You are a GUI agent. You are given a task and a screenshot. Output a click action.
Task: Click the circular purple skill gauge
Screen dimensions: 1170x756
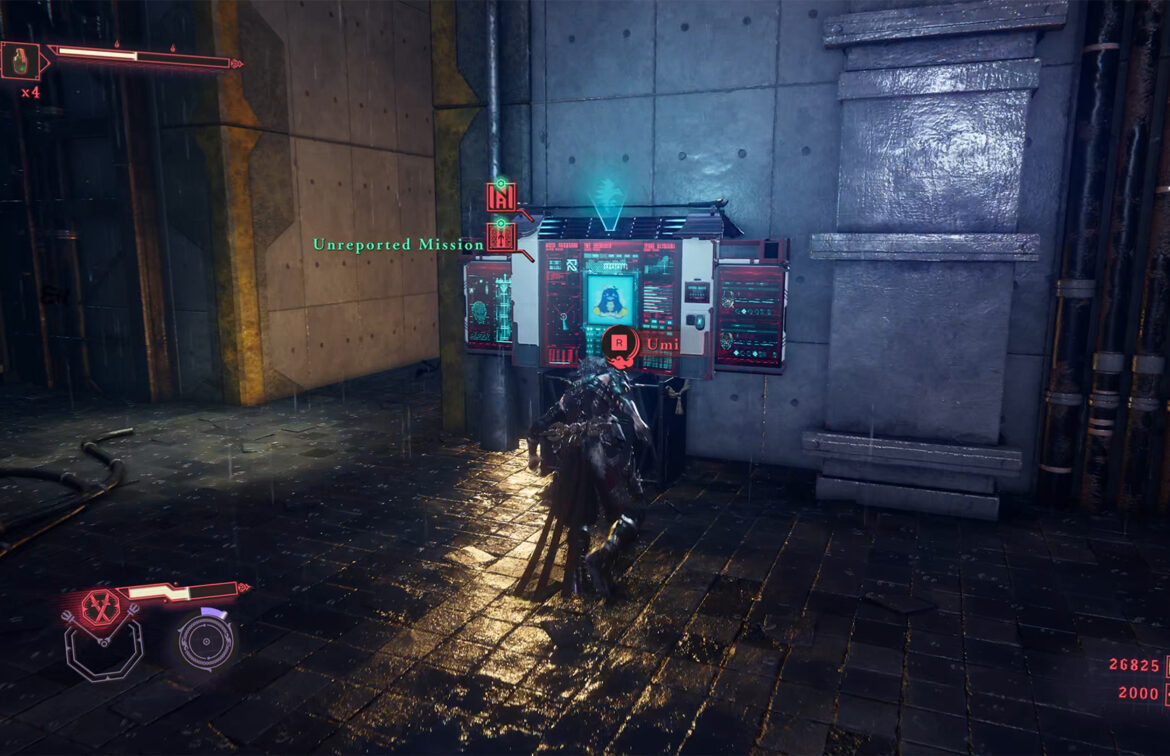(206, 639)
